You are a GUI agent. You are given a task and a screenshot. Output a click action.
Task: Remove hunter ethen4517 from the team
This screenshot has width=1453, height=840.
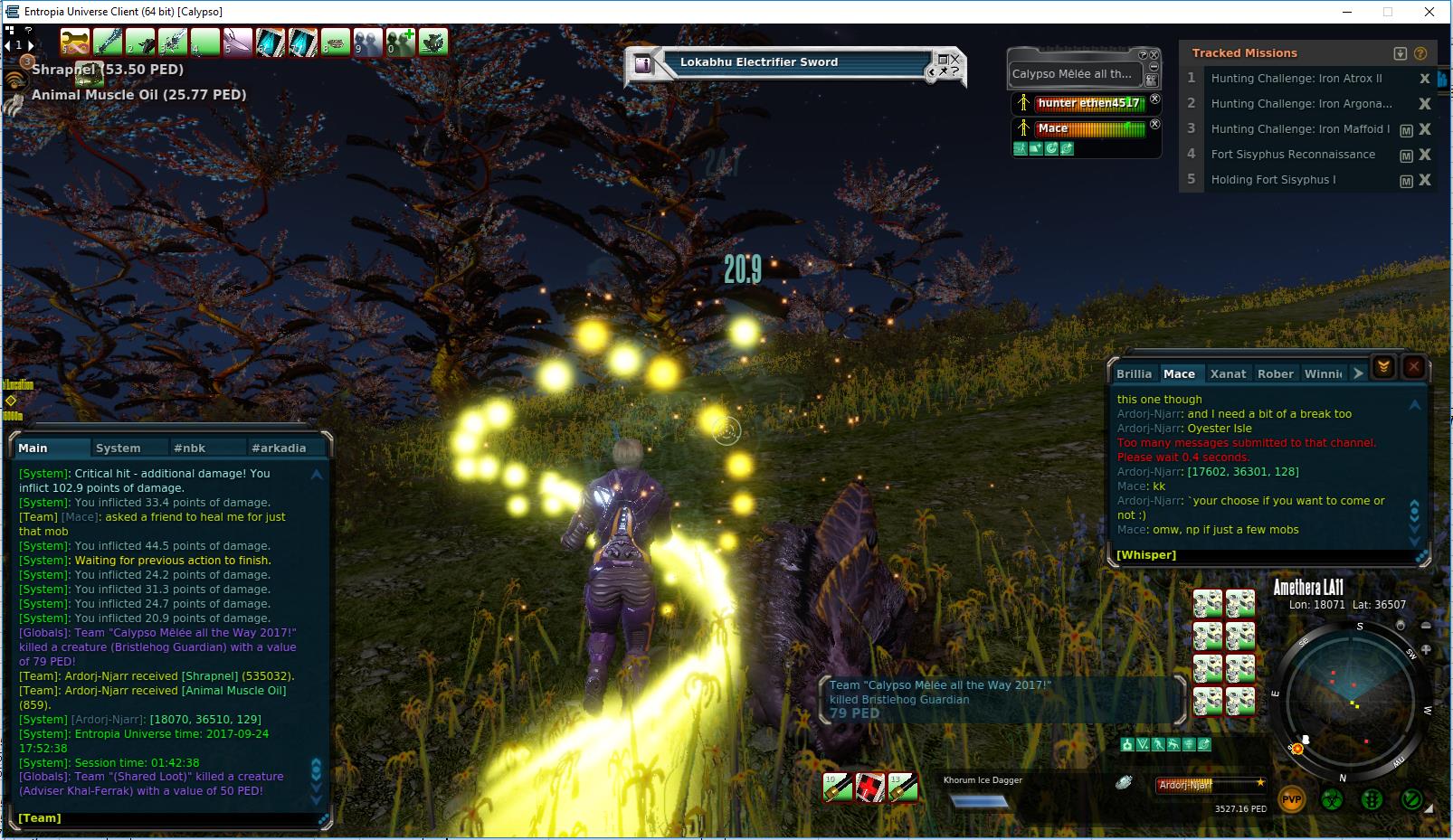(1154, 99)
